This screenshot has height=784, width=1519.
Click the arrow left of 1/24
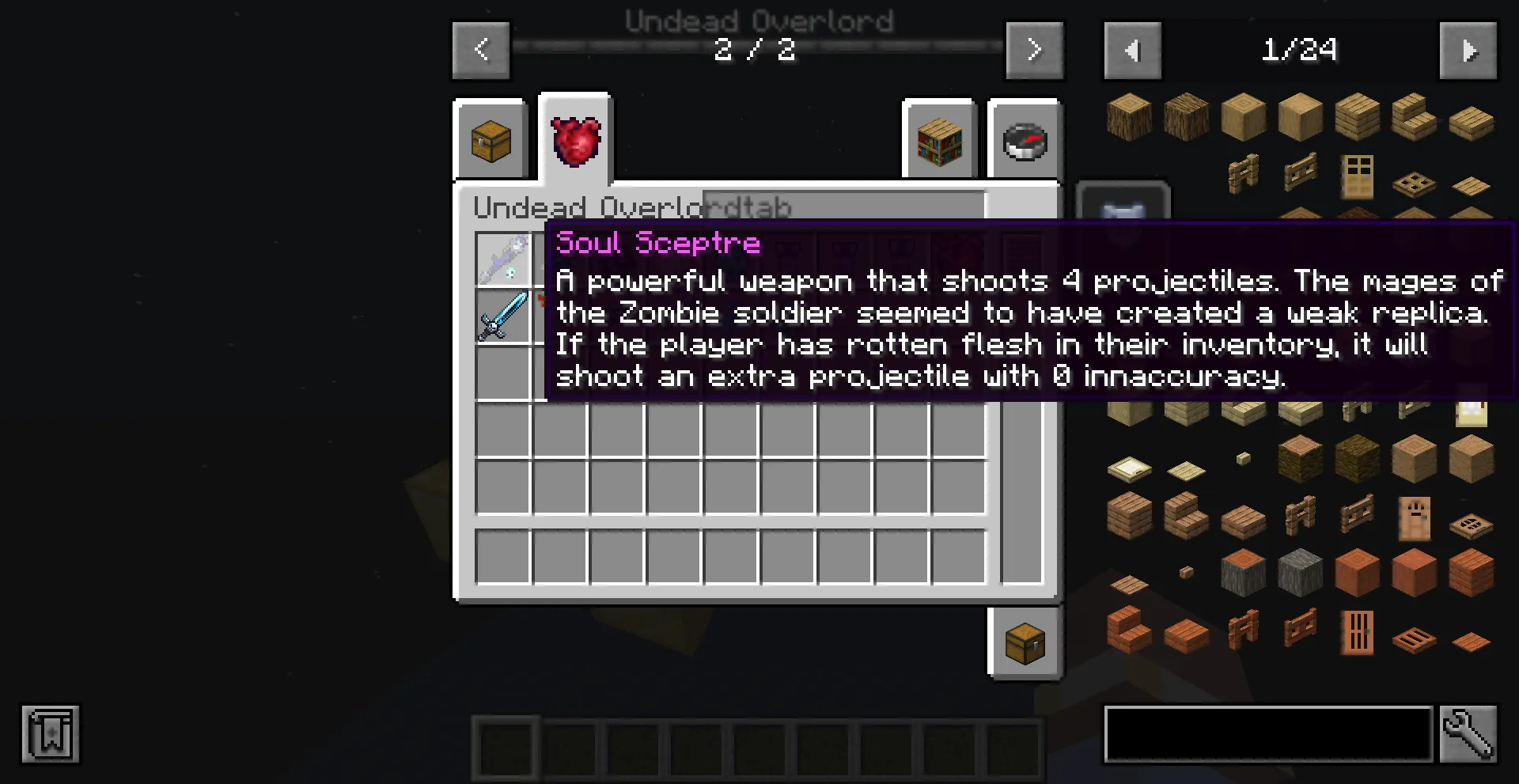coord(1132,50)
